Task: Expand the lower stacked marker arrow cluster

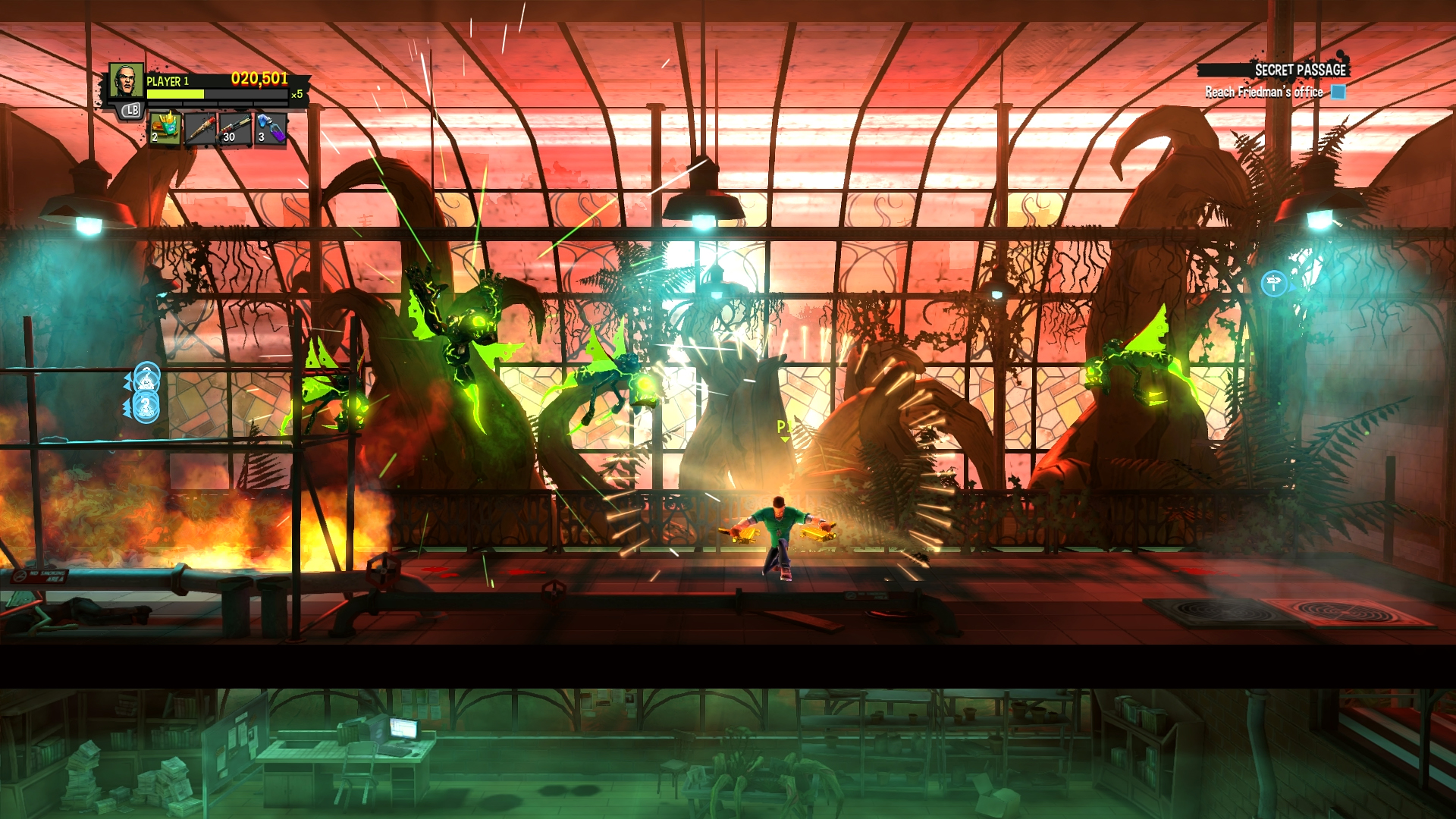Action: pyautogui.click(x=127, y=408)
